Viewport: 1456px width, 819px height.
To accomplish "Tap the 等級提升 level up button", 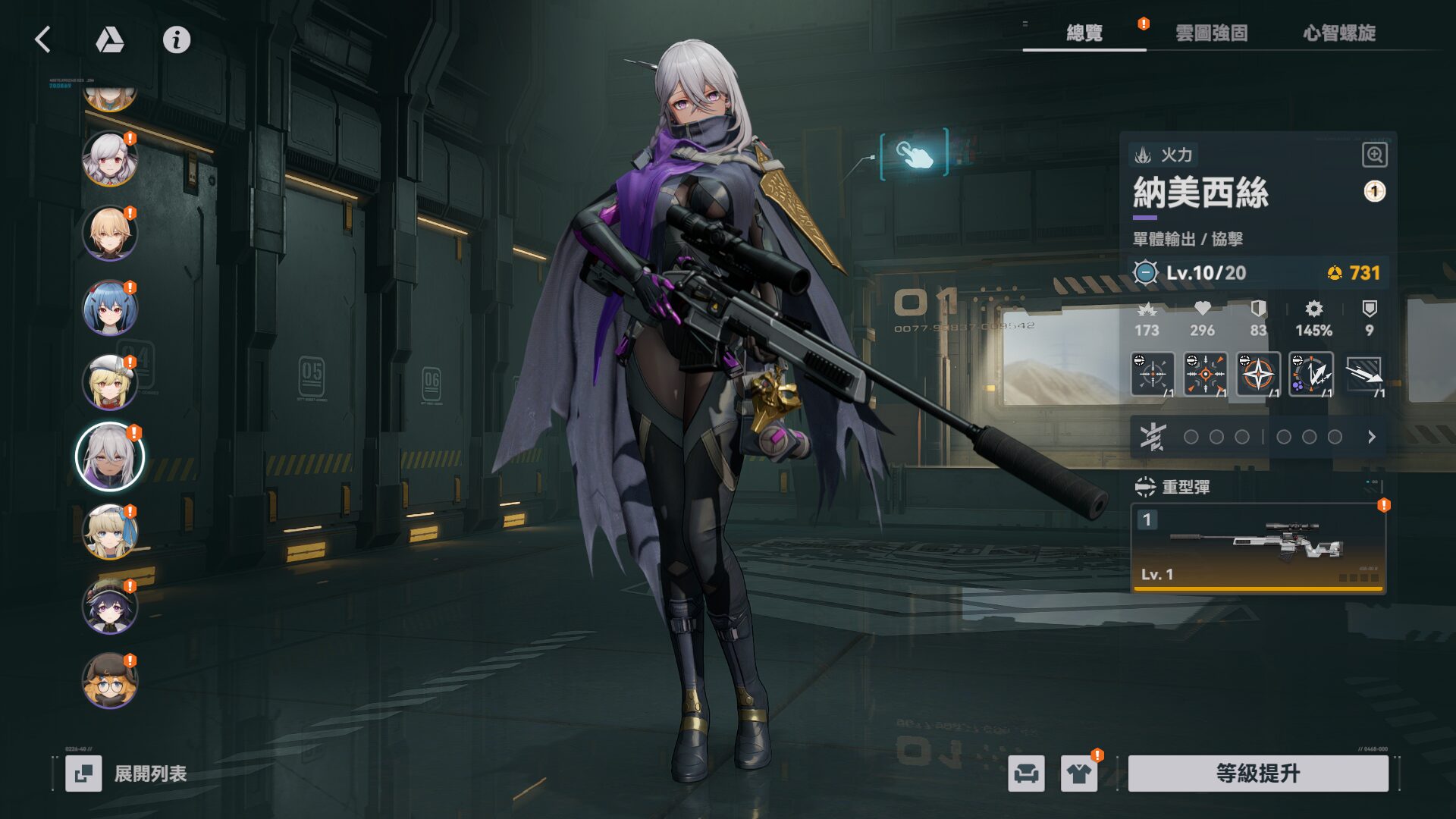I will pyautogui.click(x=1258, y=773).
